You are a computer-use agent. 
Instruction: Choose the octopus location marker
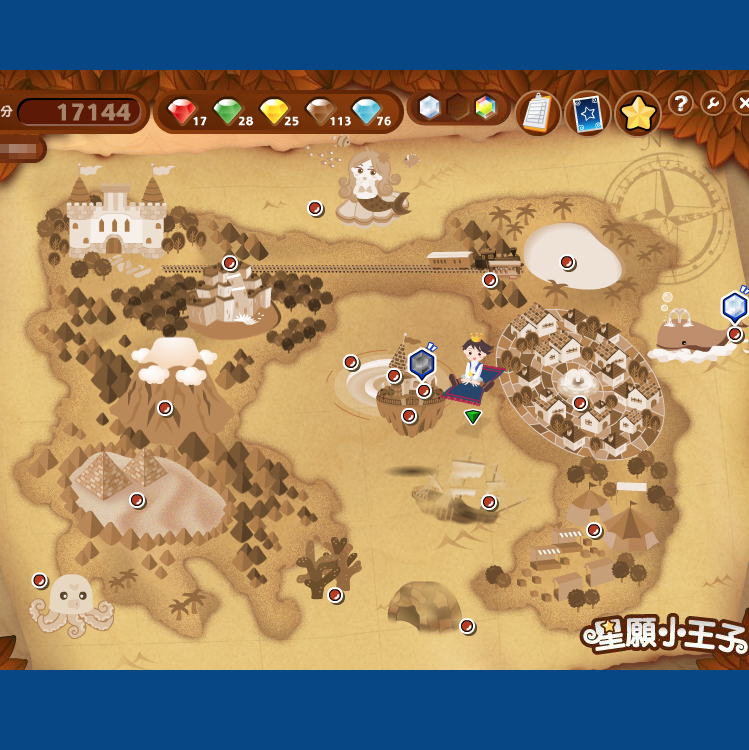40,580
